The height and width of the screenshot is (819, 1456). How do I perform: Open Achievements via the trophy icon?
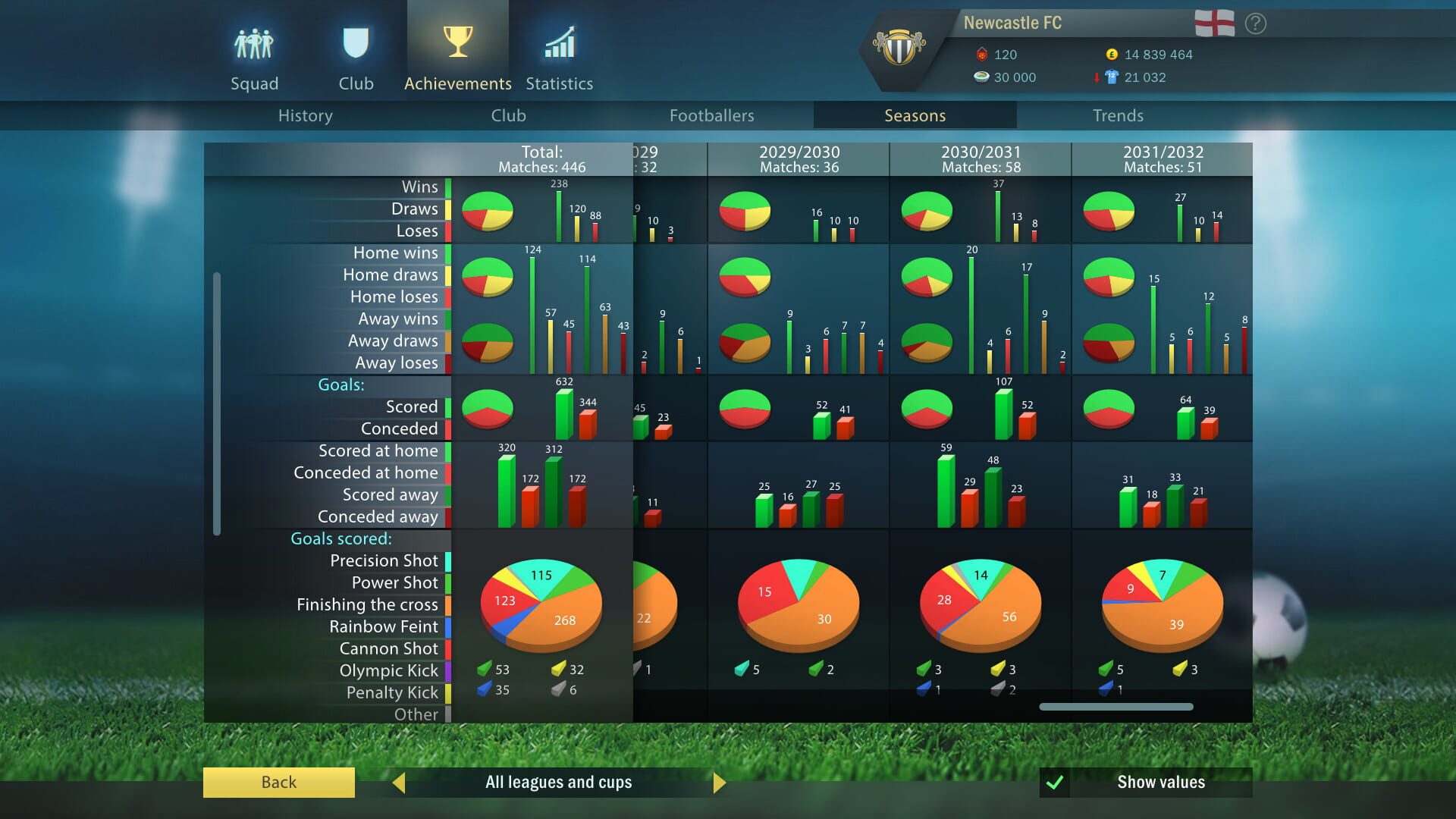click(457, 42)
